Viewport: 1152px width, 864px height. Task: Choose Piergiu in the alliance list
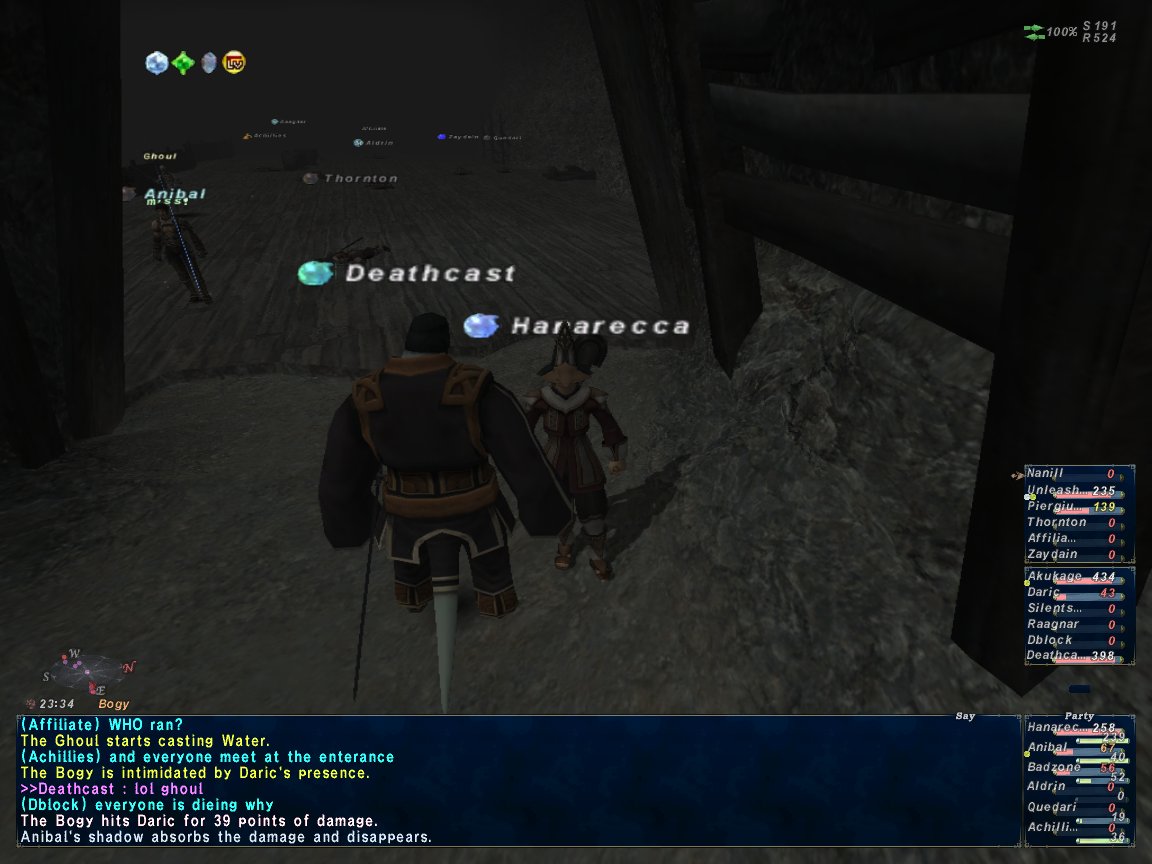click(x=1054, y=506)
